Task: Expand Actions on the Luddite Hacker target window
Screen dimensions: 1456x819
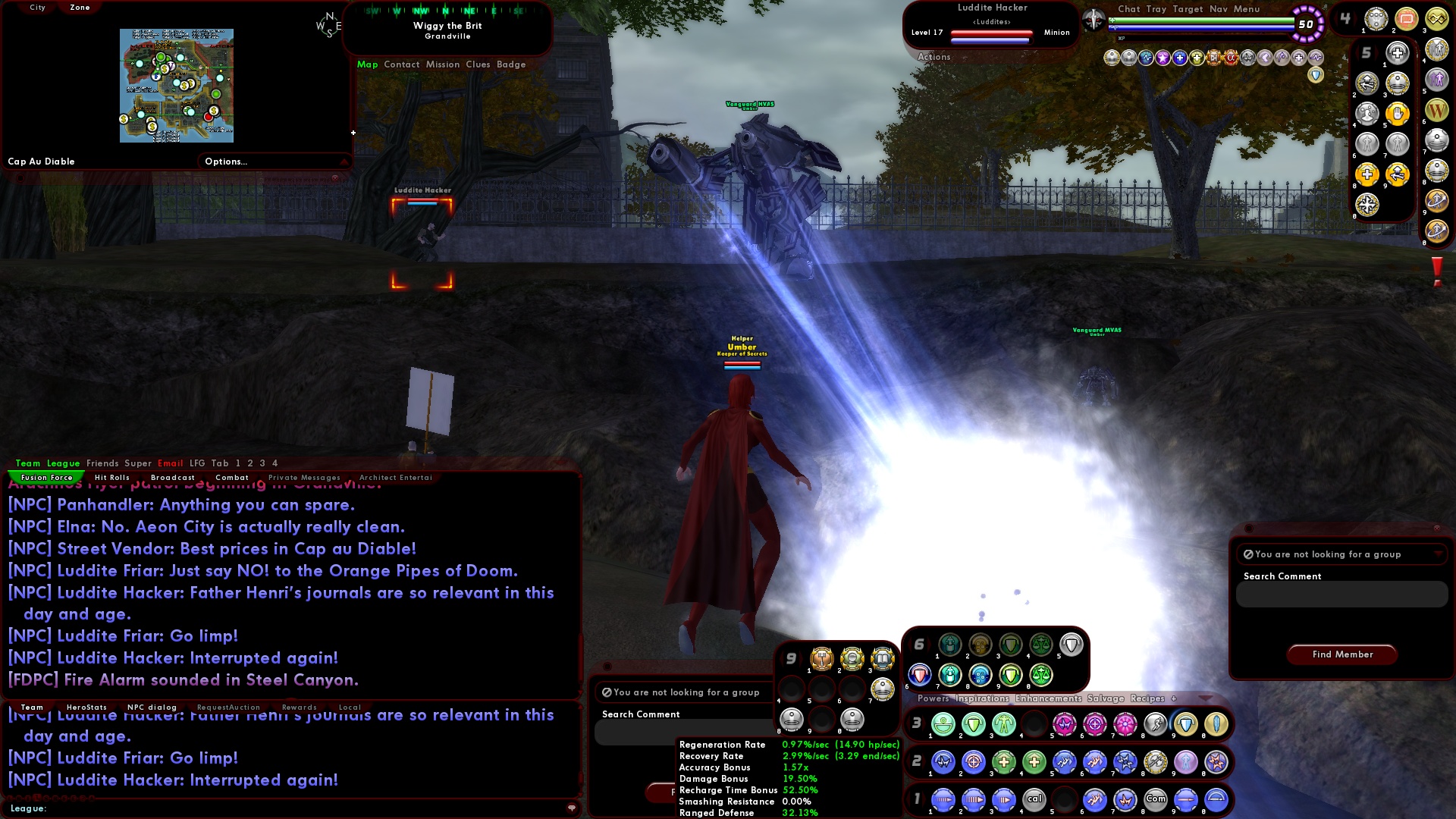Action: pos(934,57)
